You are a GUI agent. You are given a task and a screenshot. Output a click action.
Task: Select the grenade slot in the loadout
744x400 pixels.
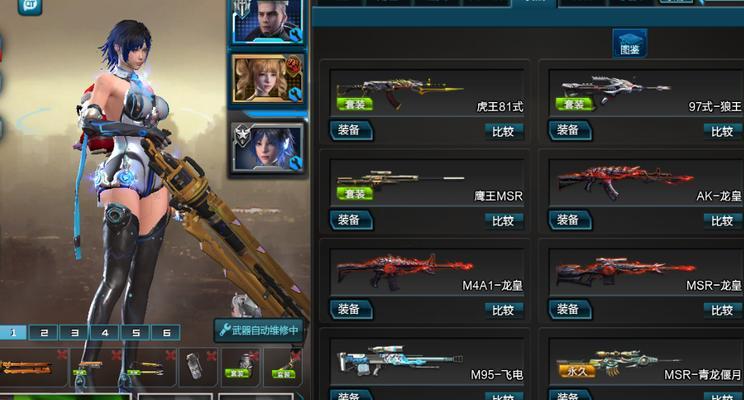(x=195, y=368)
